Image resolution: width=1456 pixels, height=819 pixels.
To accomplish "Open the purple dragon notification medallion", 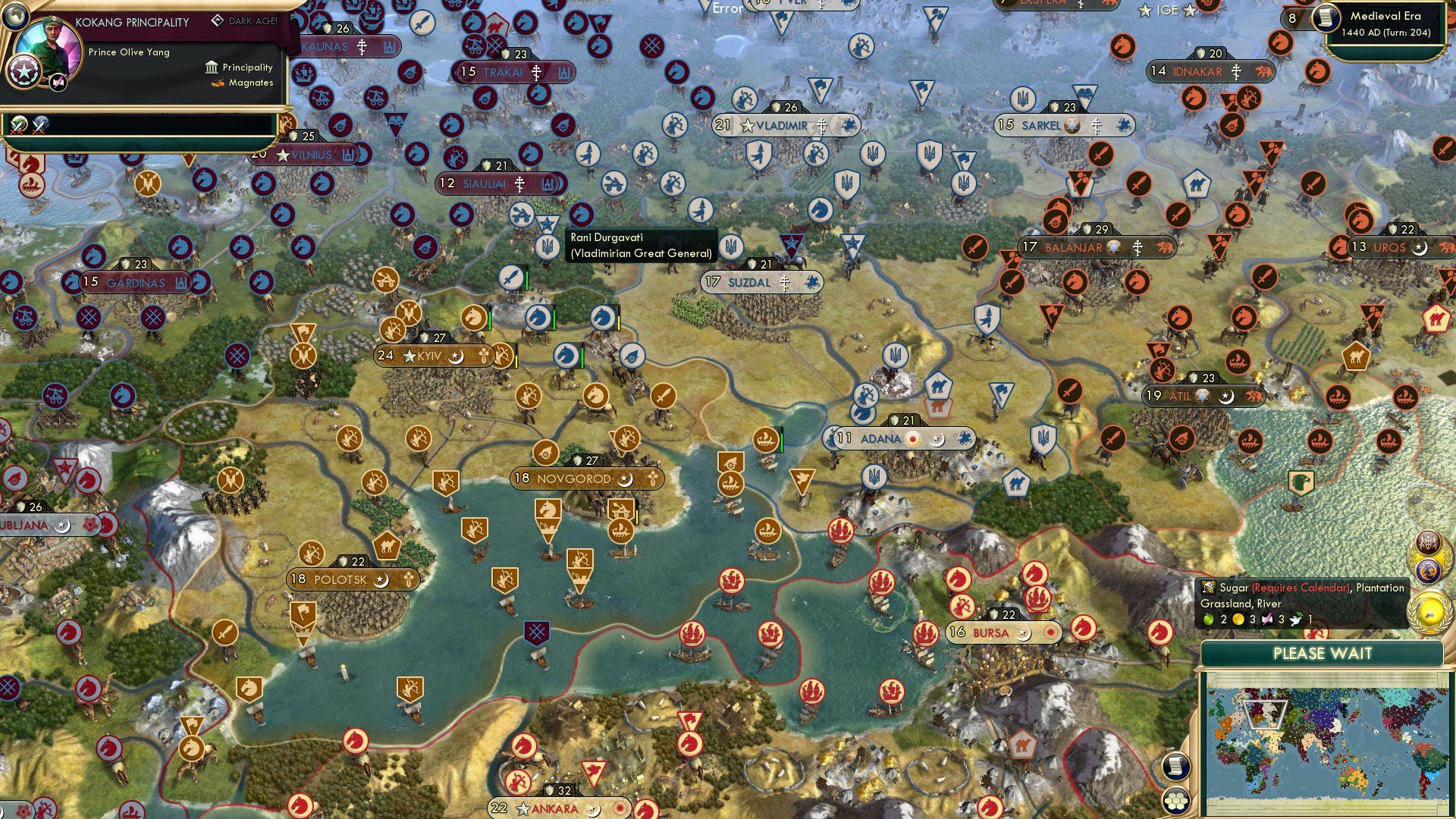I will [1429, 569].
